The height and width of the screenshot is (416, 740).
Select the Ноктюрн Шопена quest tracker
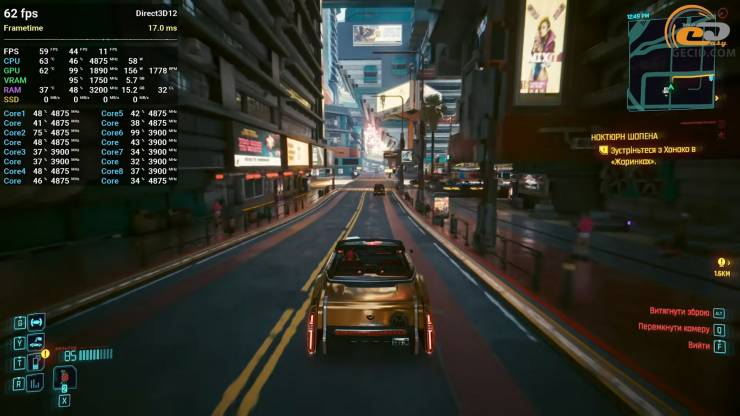click(622, 134)
